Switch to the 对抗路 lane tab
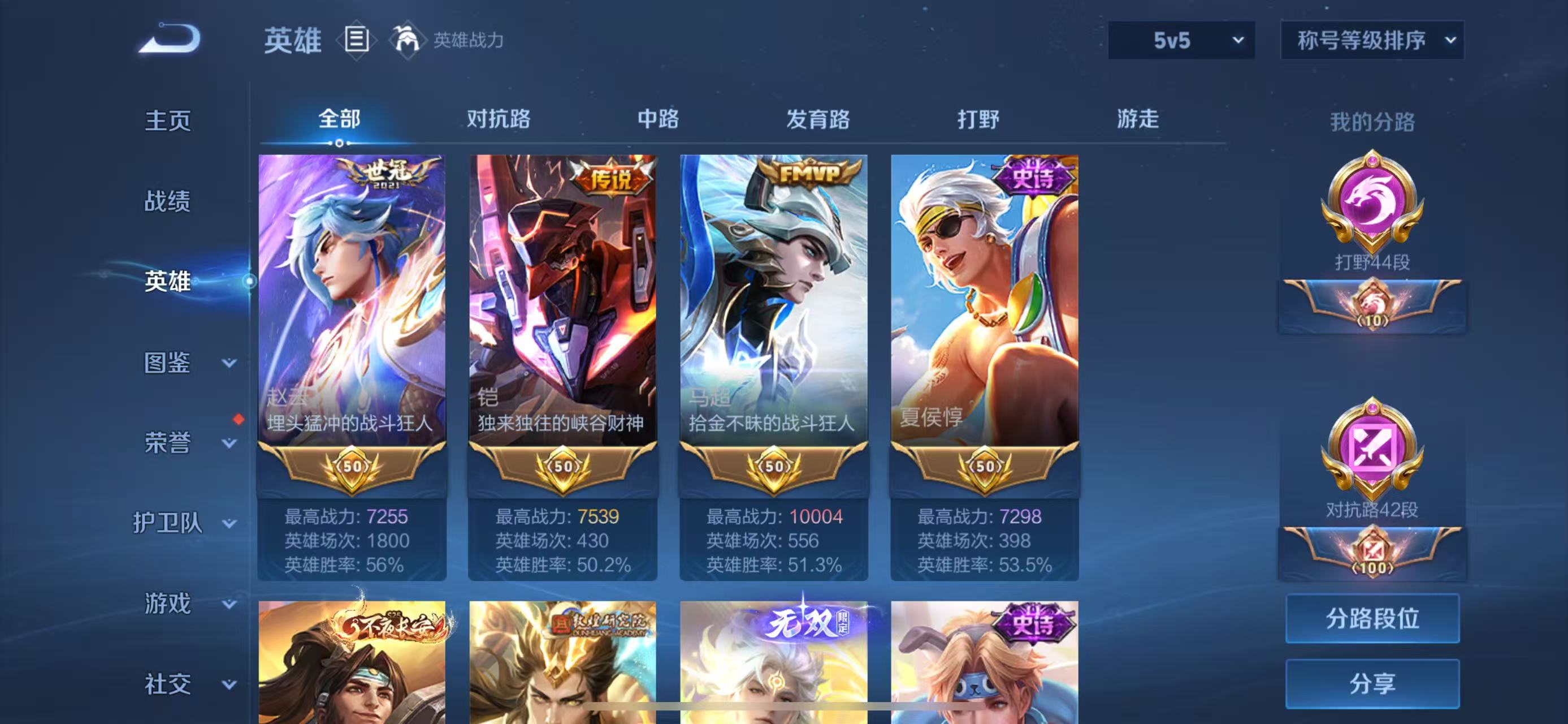This screenshot has height=724, width=1568. 499,119
